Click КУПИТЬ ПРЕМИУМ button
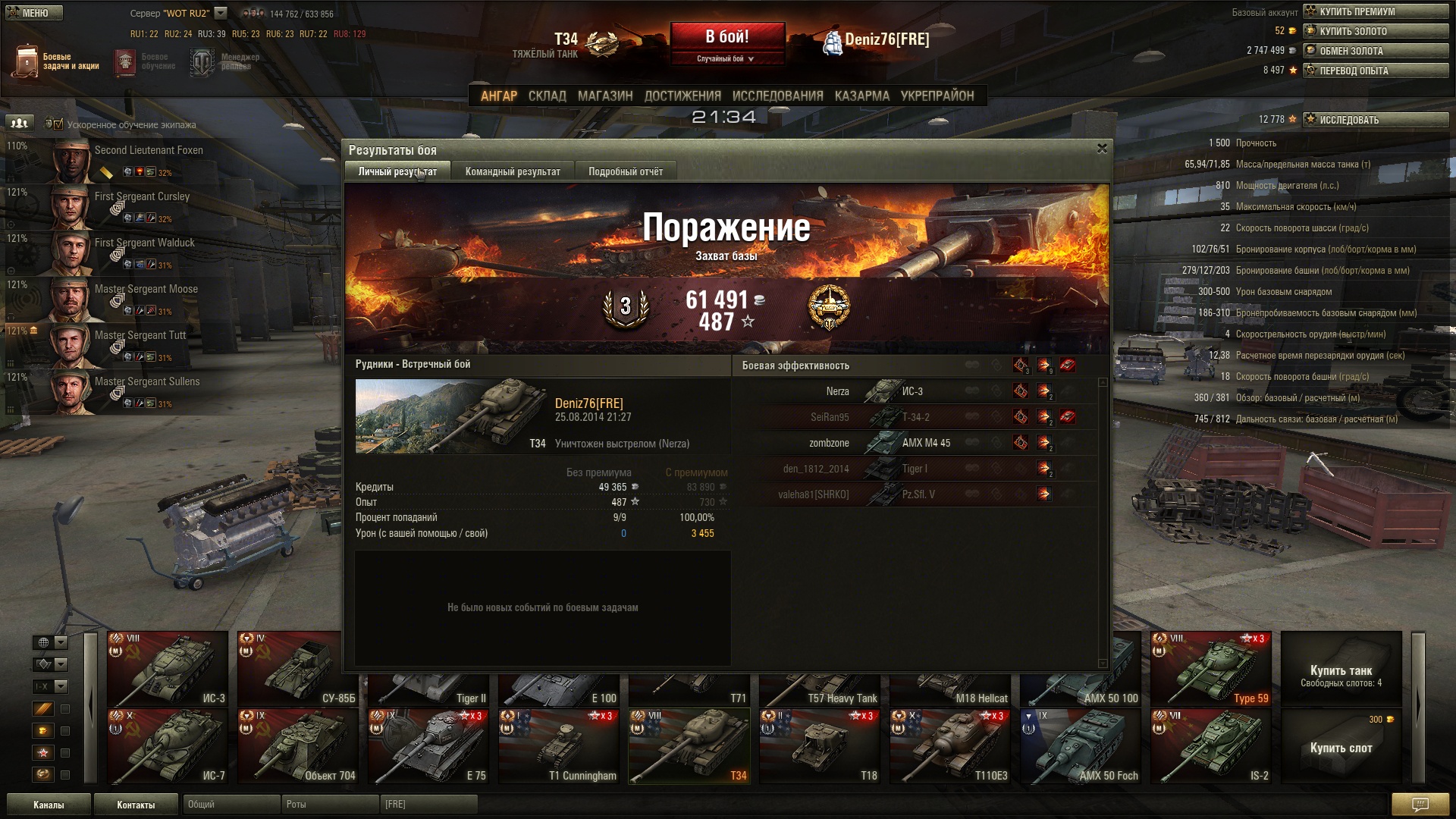 coord(1376,11)
